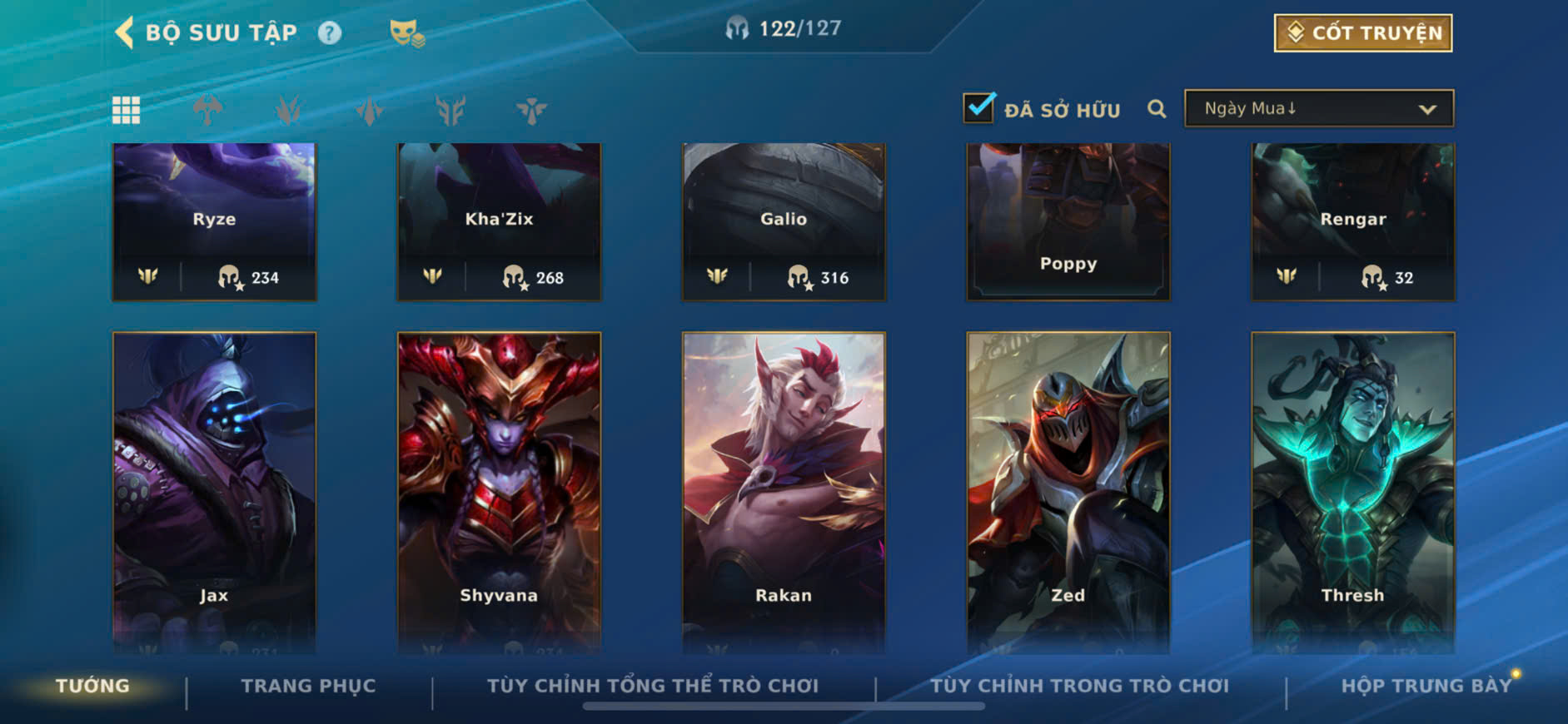Open the Cốt Truyện button

click(1363, 33)
